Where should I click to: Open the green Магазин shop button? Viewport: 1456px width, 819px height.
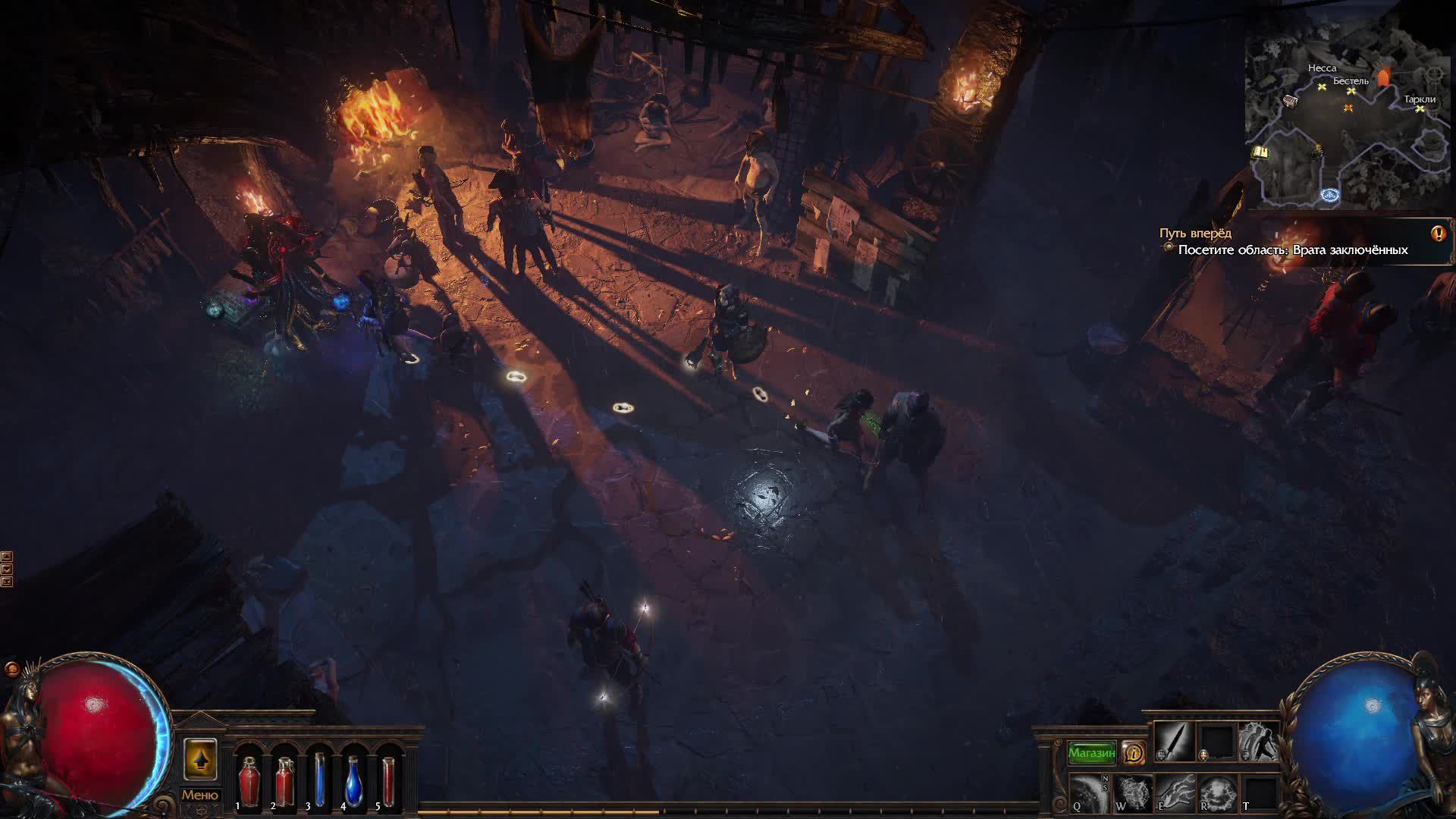point(1091,752)
